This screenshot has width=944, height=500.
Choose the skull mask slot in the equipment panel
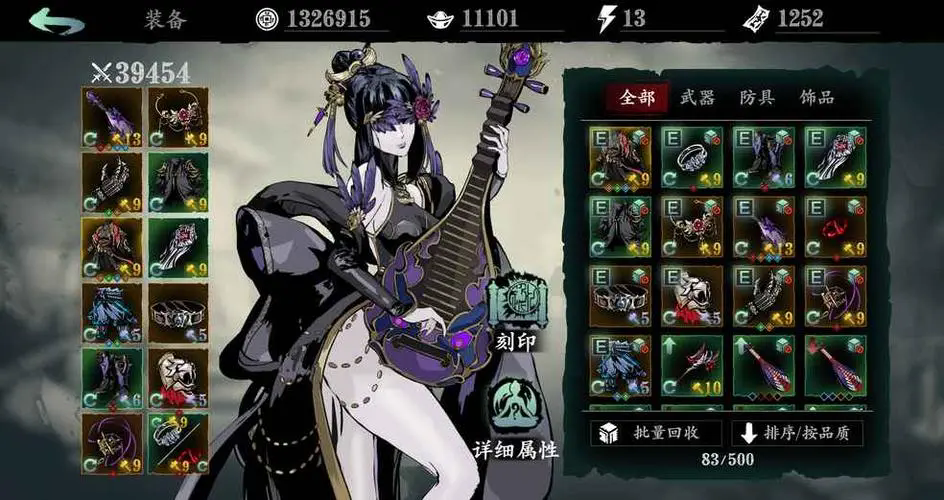tap(178, 377)
